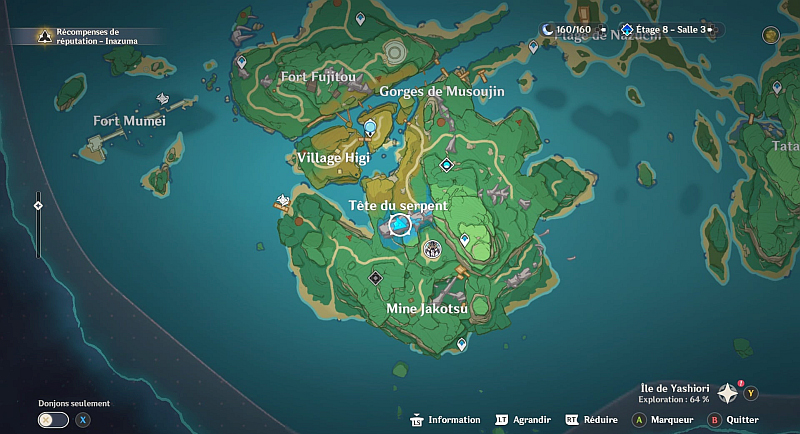
Task: Adjust the map zoom slider handle
Action: pos(38,205)
